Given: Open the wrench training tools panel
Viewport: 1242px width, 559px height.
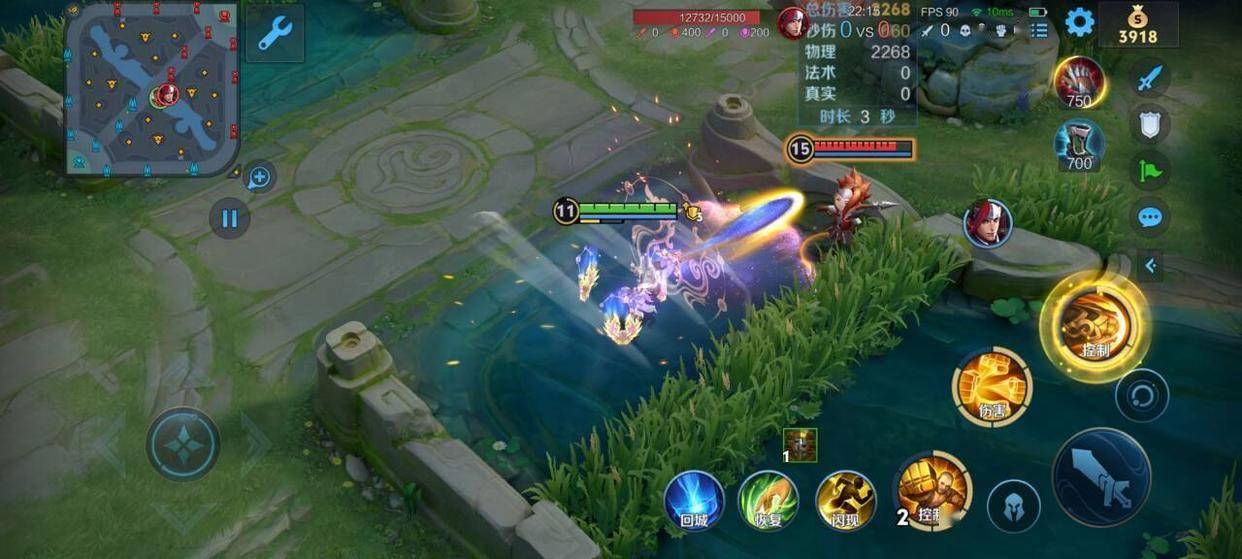Looking at the screenshot, I should [274, 33].
